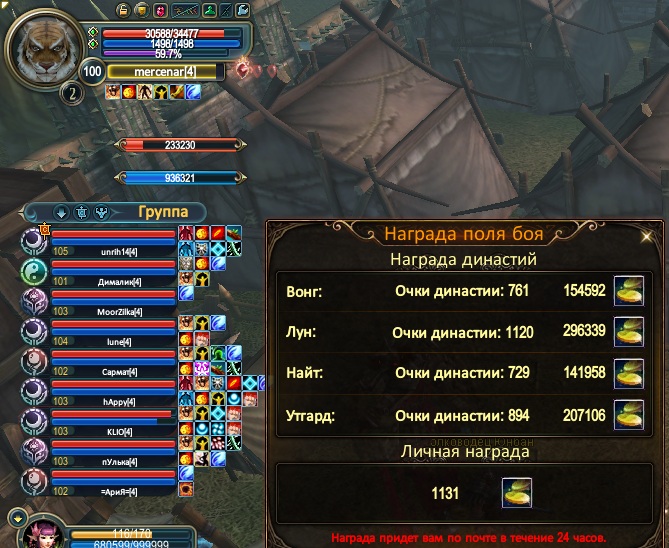Image resolution: width=669 pixels, height=548 pixels.
Task: Click the Лун dynasty reward icon
Action: click(628, 332)
